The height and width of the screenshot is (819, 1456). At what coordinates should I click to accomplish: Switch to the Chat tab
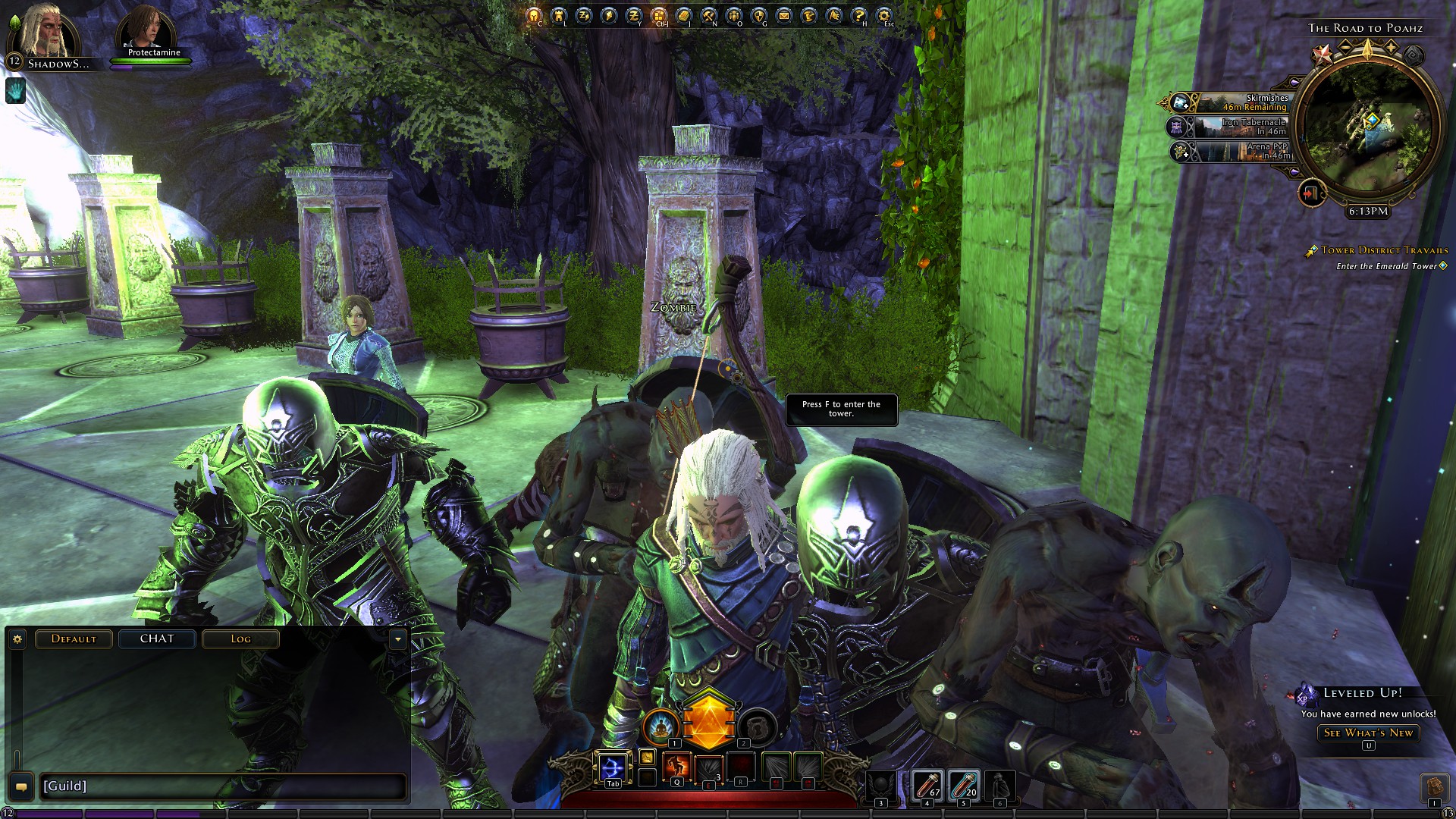click(157, 639)
